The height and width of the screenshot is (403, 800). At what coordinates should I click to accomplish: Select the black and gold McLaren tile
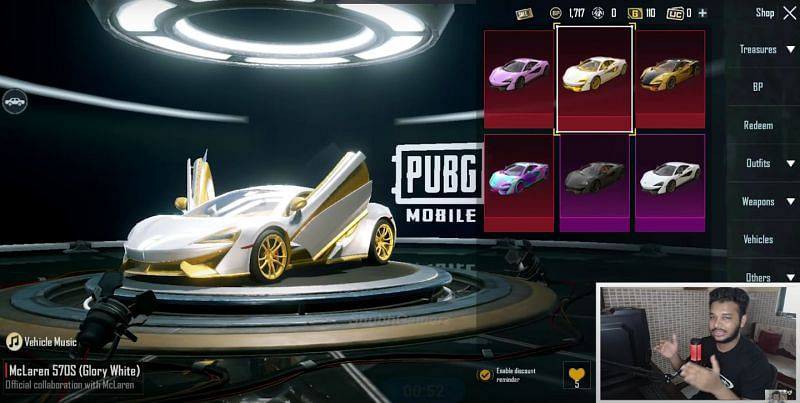click(x=670, y=78)
